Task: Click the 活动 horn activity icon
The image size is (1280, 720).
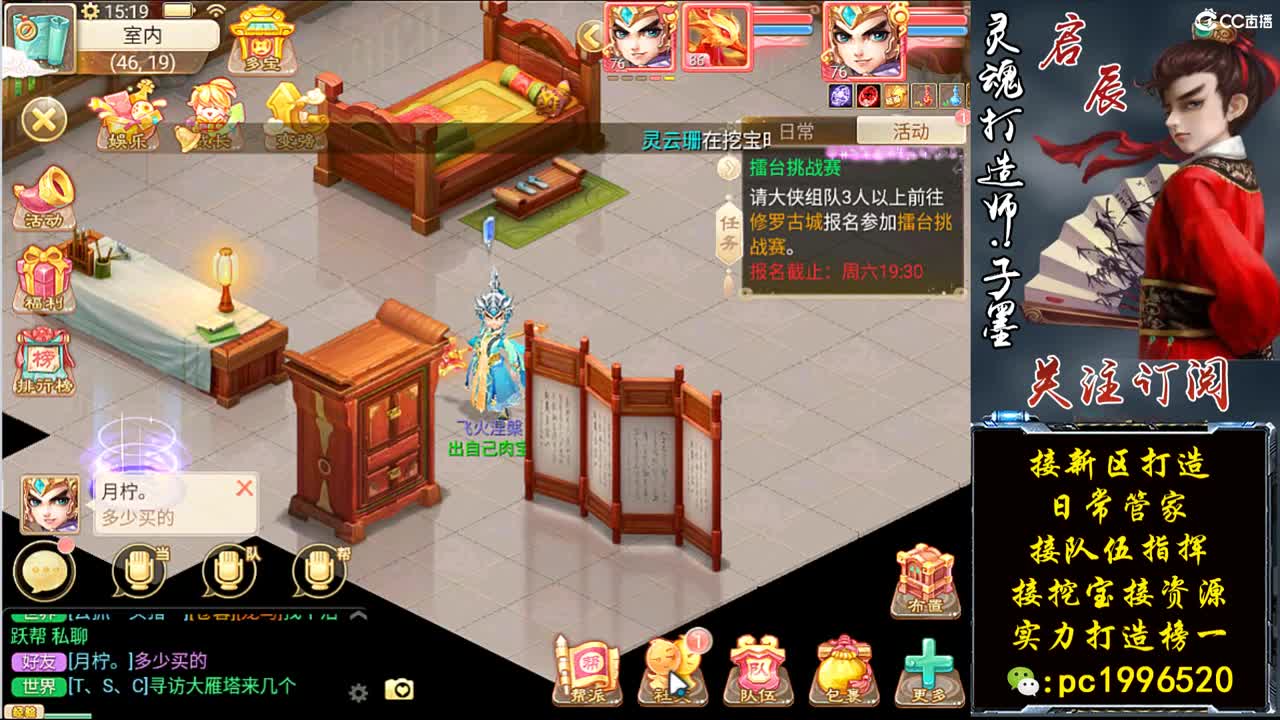Action: coord(42,200)
